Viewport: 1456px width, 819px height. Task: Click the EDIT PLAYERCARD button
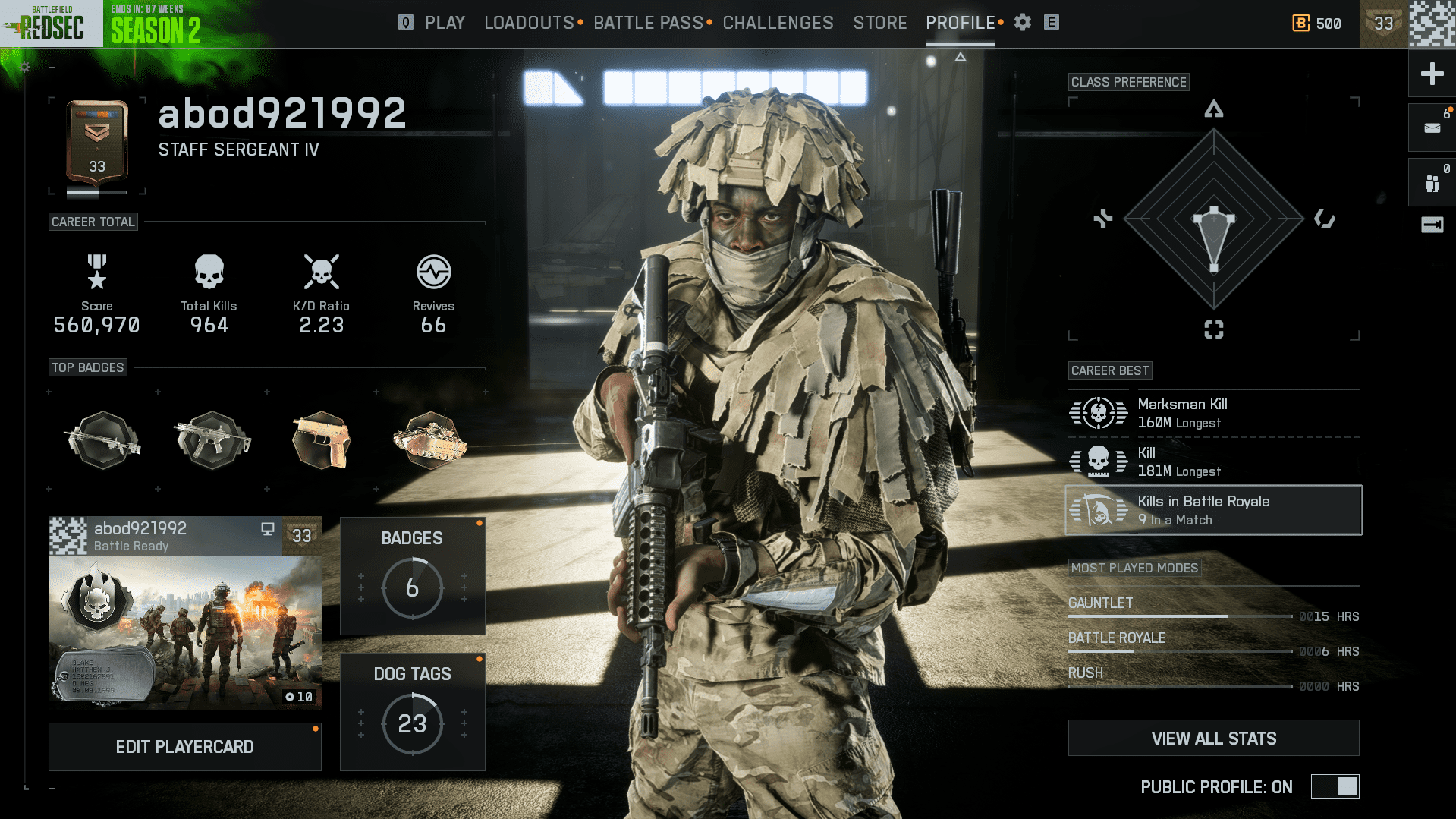click(x=184, y=746)
